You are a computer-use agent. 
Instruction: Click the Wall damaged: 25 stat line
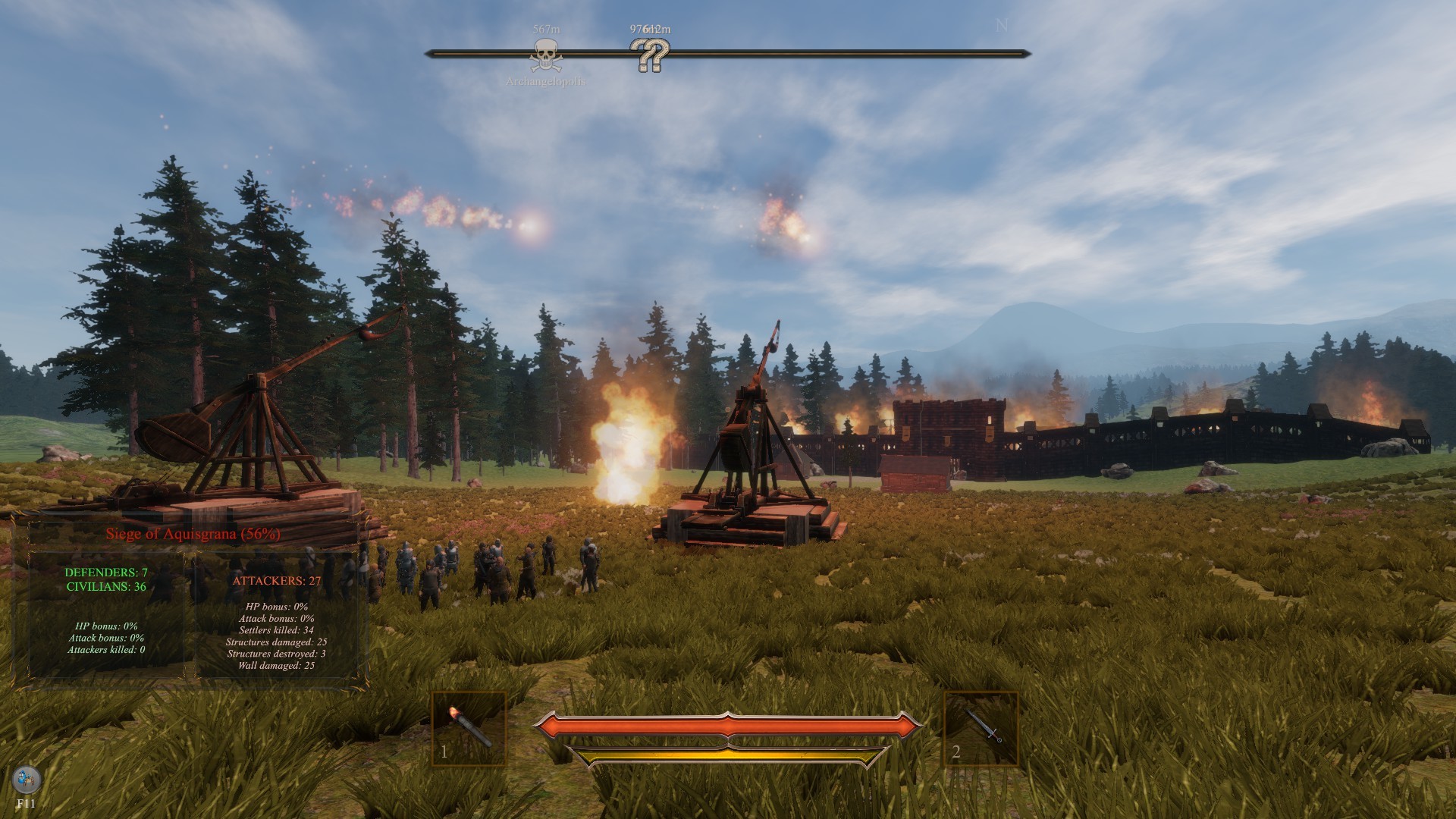[x=276, y=667]
